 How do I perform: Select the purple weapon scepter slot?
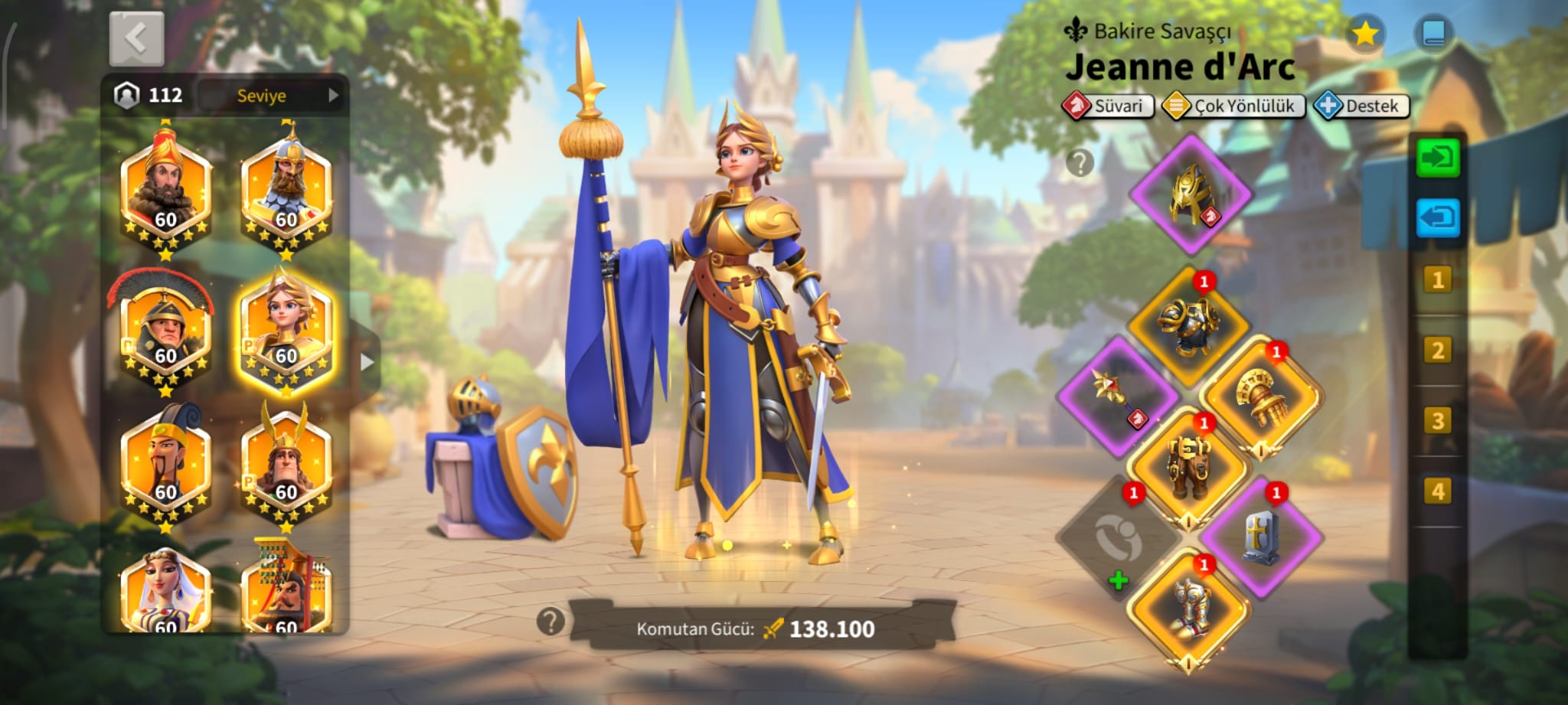[1117, 397]
